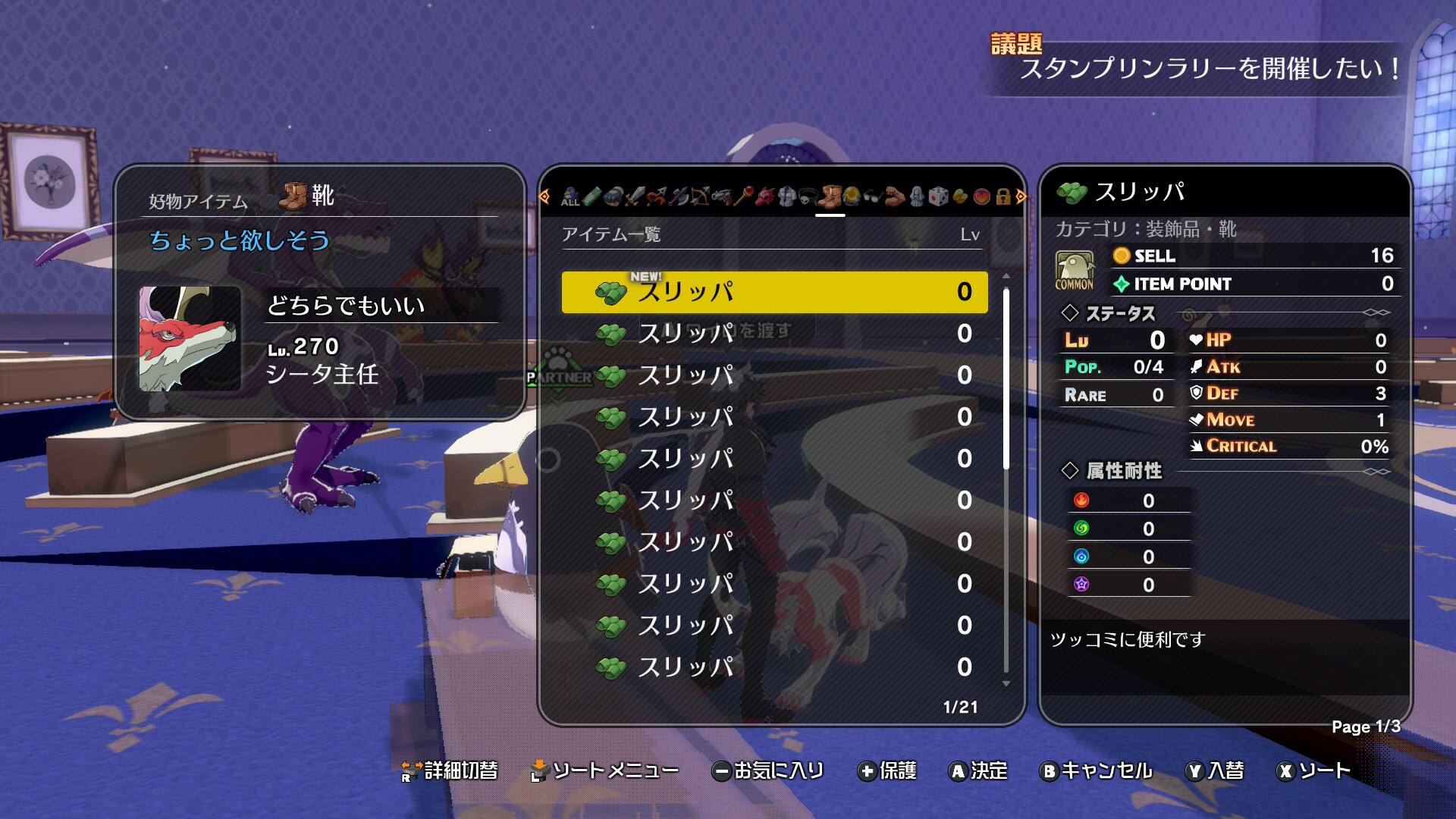Image resolution: width=1456 pixels, height=819 pixels.
Task: Choose the skull belt category tab
Action: (808, 197)
